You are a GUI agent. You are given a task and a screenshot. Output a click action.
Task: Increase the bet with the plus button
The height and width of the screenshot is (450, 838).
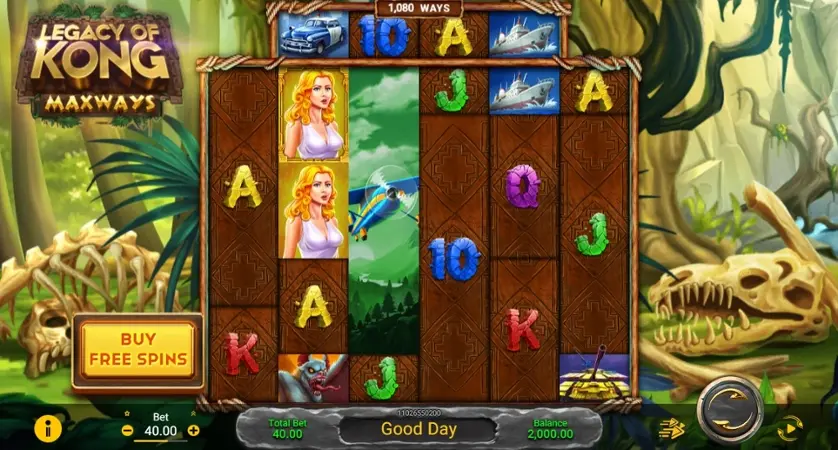[194, 431]
